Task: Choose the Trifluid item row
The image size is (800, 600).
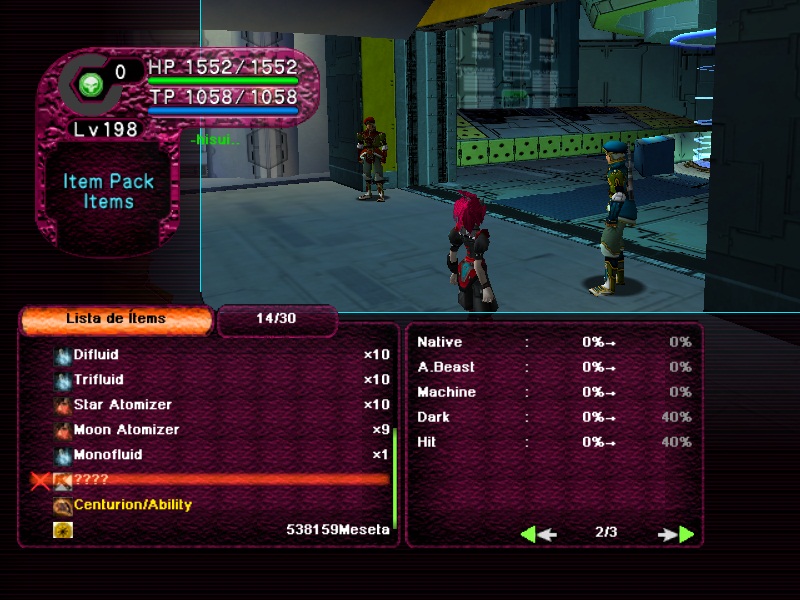Action: [96, 380]
